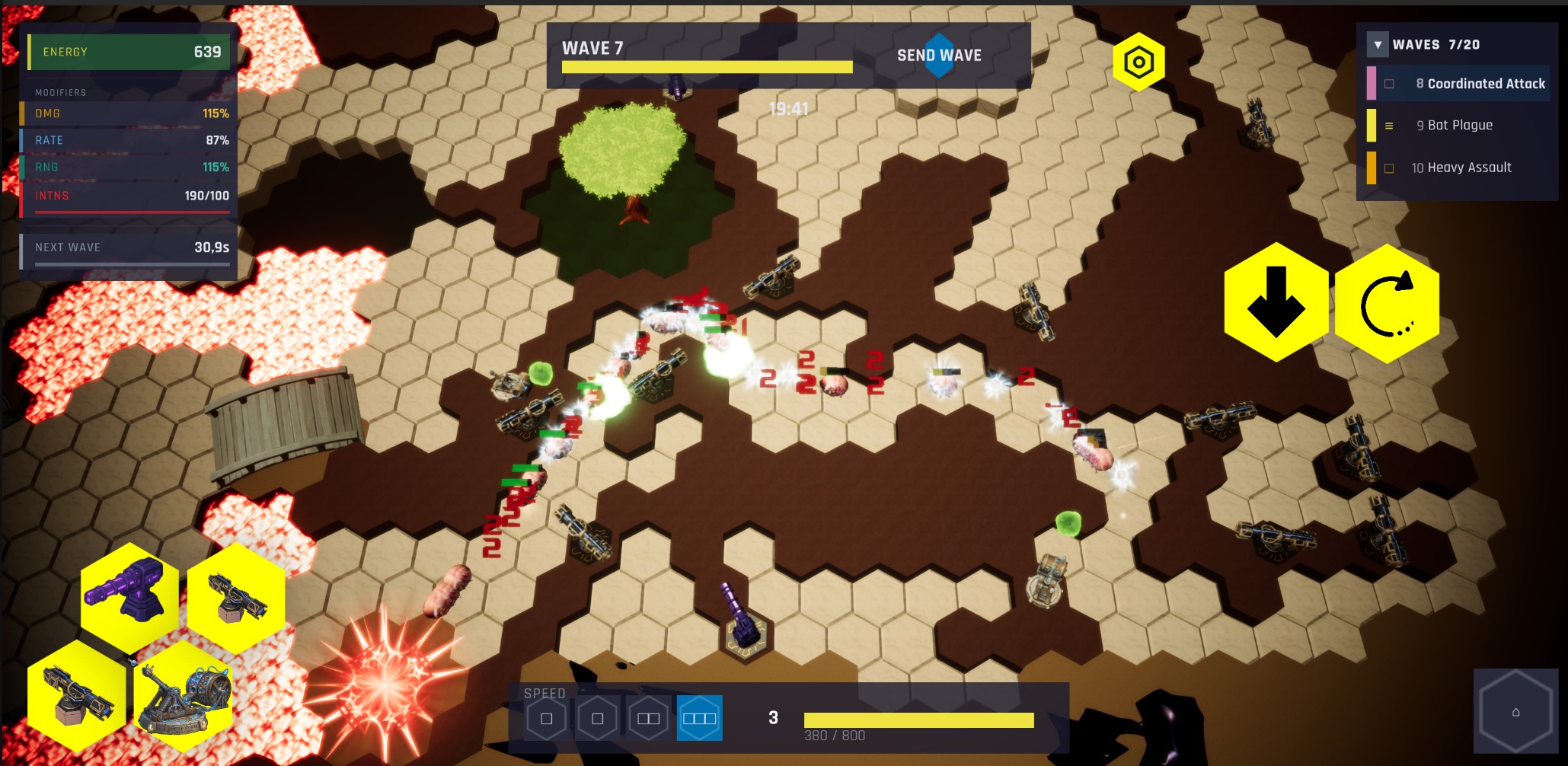Select the 10 Heavy Assault wave entry
The width and height of the screenshot is (1568, 766).
(1461, 168)
